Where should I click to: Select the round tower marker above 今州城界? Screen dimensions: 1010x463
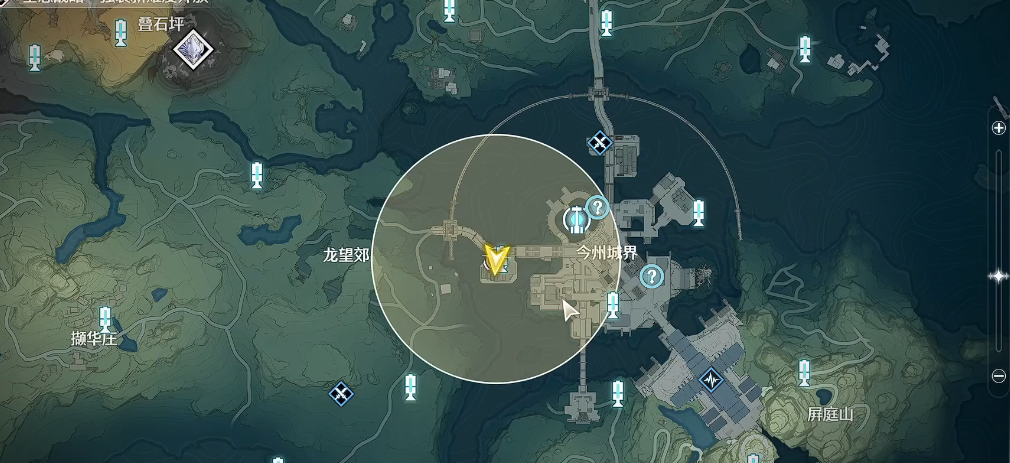[575, 217]
